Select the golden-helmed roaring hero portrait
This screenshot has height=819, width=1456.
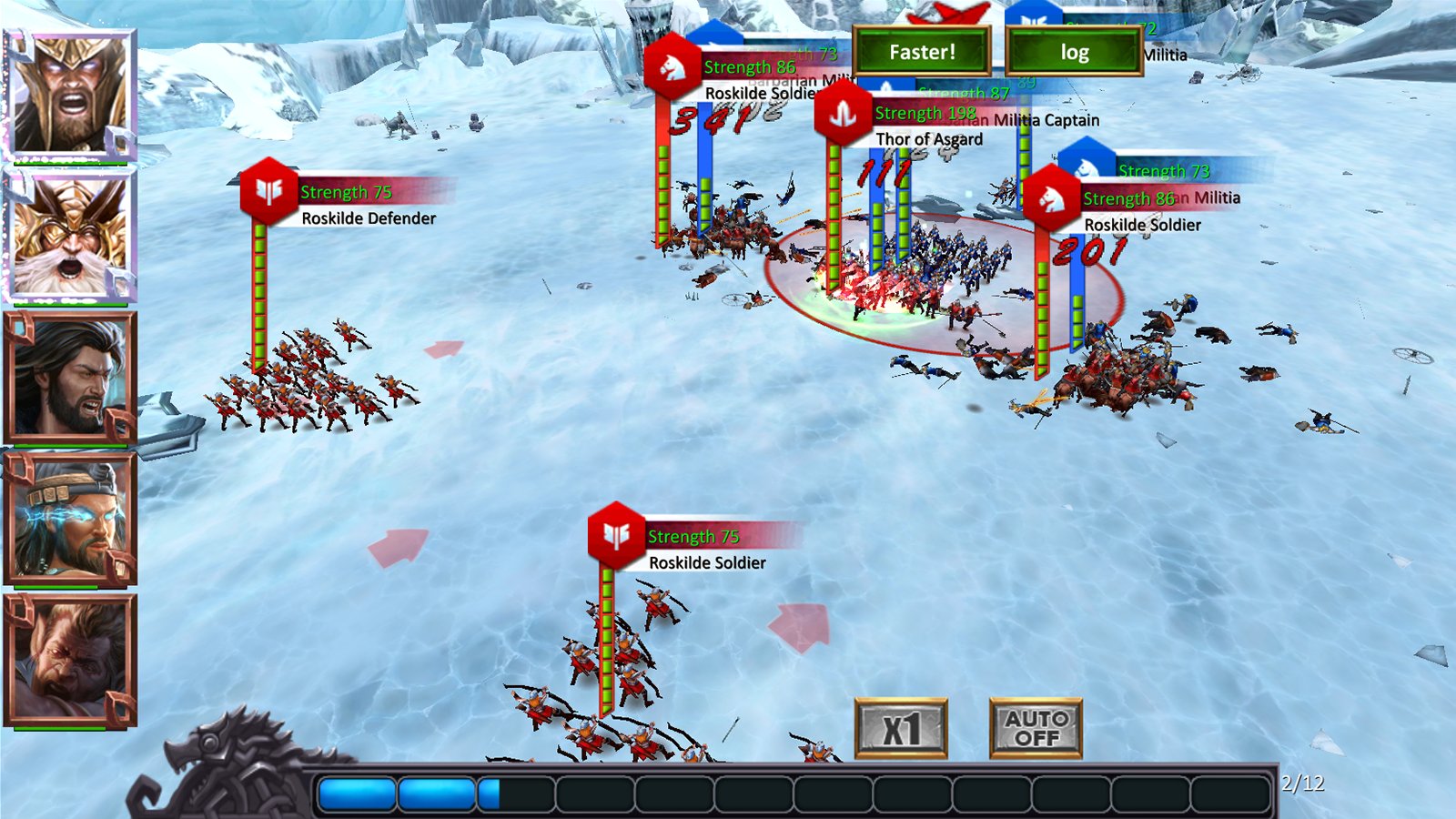[71, 95]
